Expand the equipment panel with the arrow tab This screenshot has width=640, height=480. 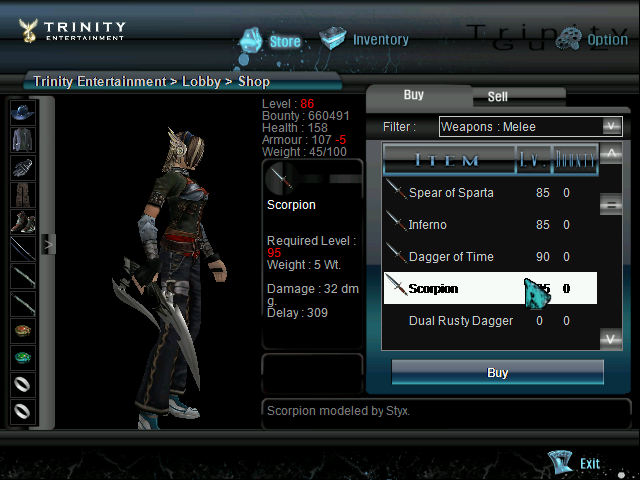click(47, 243)
